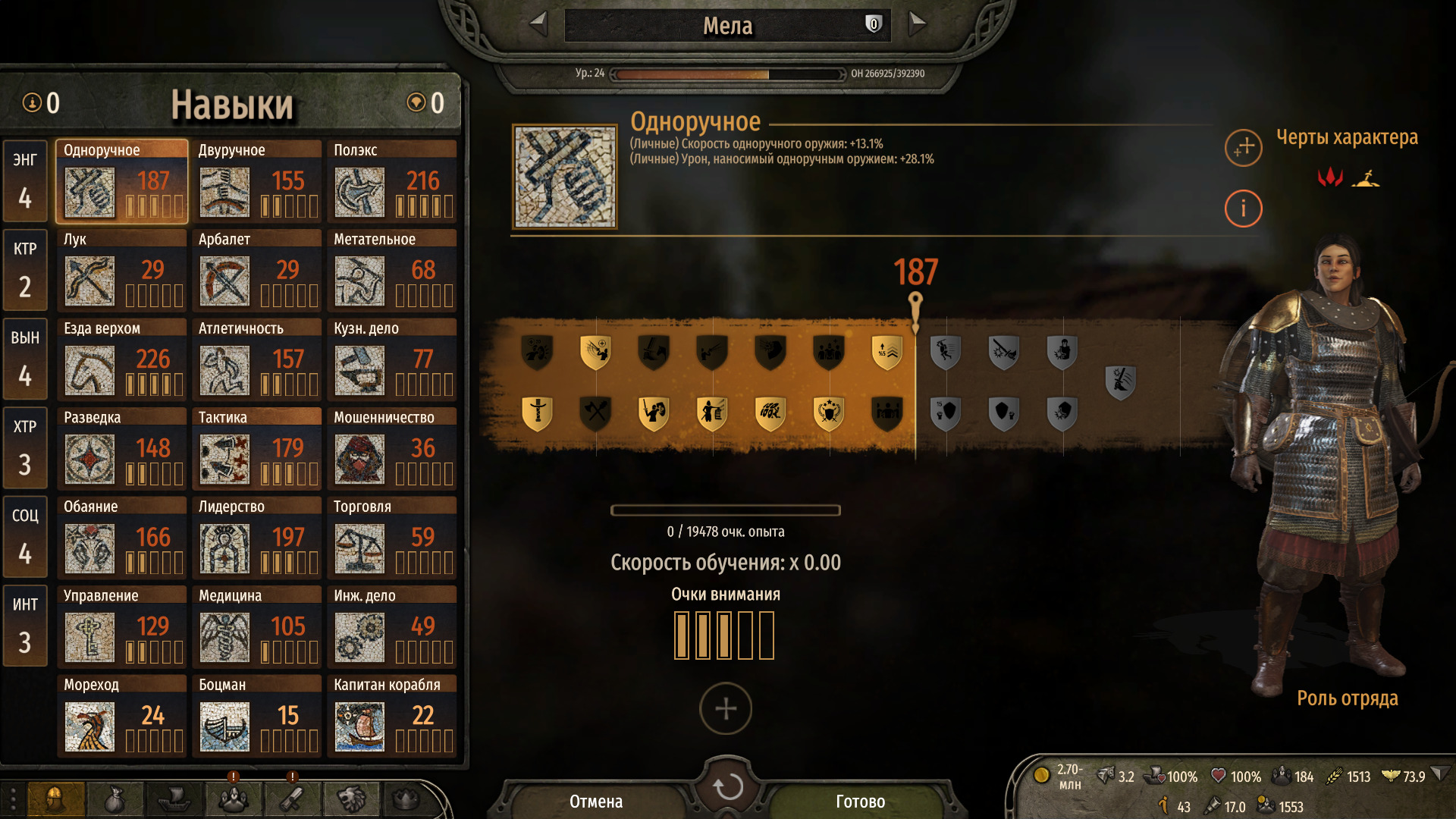Show the Лидерство skill details
This screenshot has width=1456, height=819.
[256, 538]
